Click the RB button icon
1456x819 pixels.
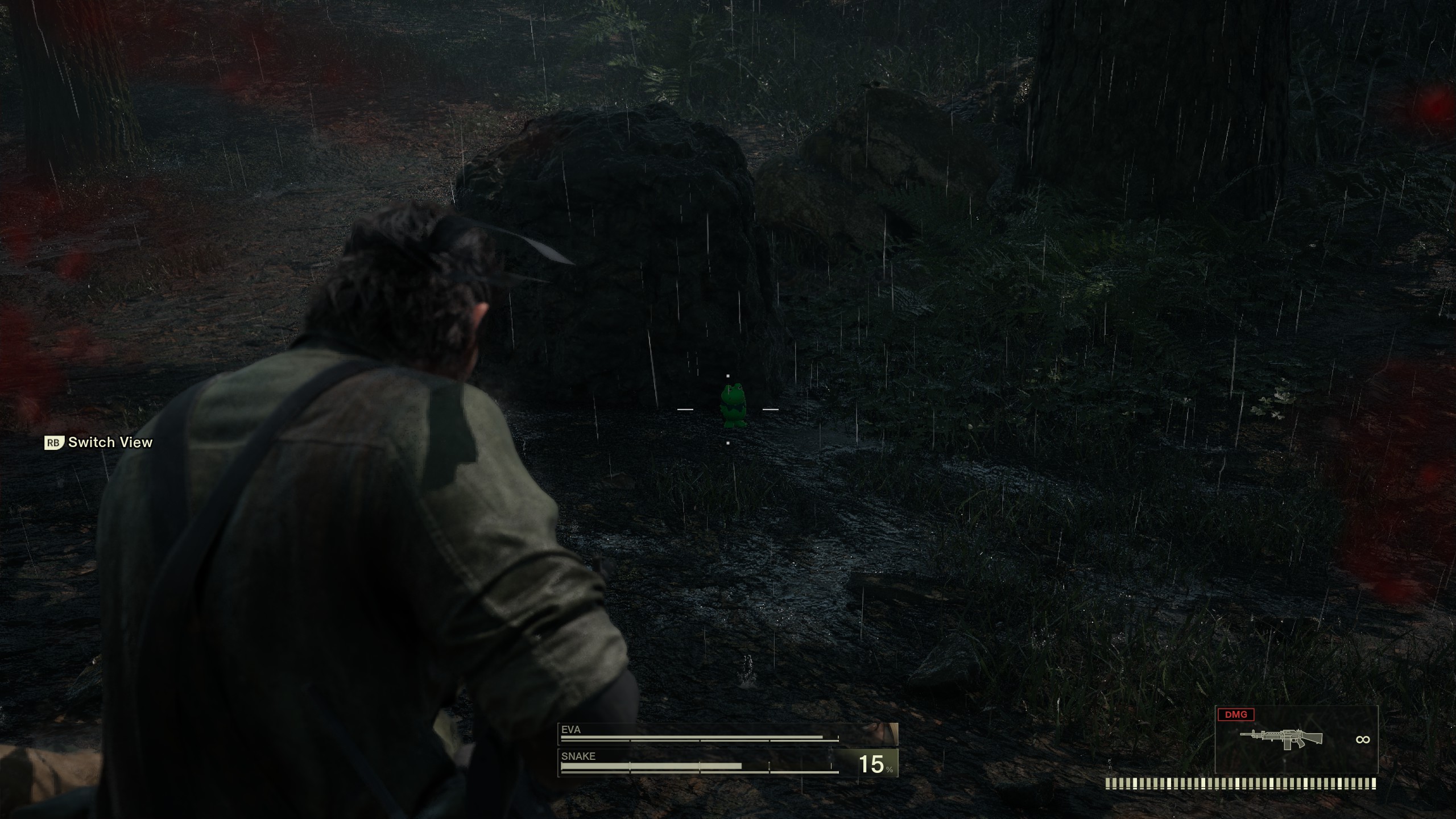coord(54,442)
